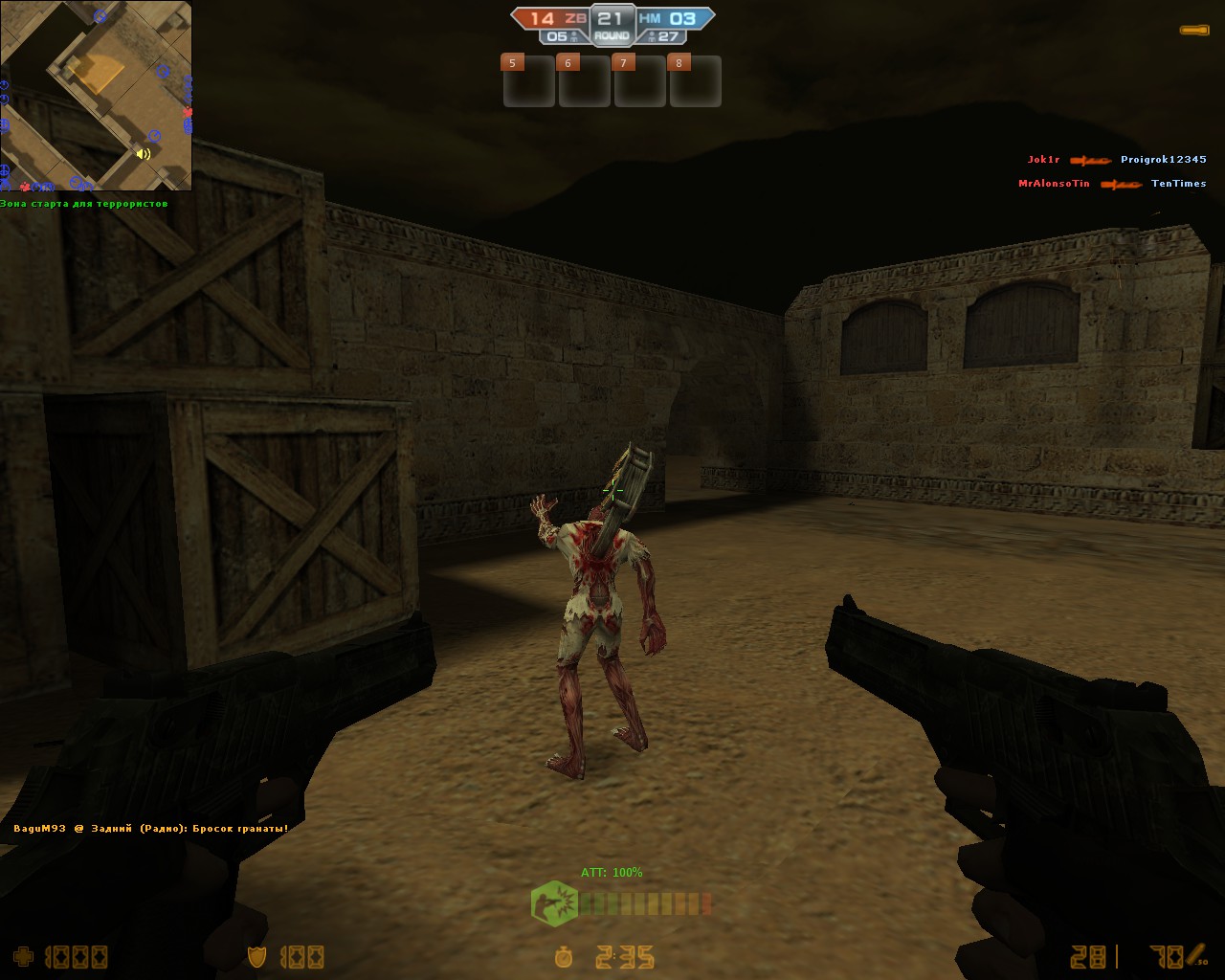1225x980 pixels.
Task: Click BaguM93's radio chat message
Action: [x=151, y=829]
